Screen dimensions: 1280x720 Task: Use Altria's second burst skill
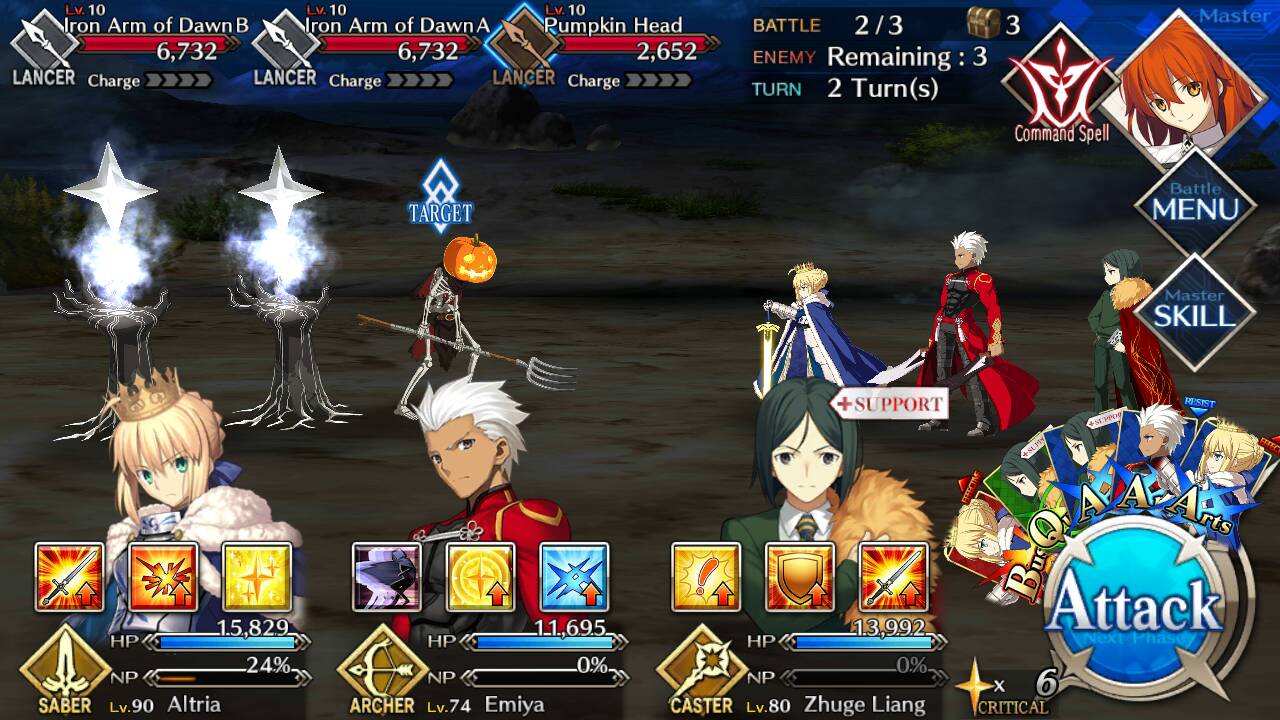[x=163, y=577]
